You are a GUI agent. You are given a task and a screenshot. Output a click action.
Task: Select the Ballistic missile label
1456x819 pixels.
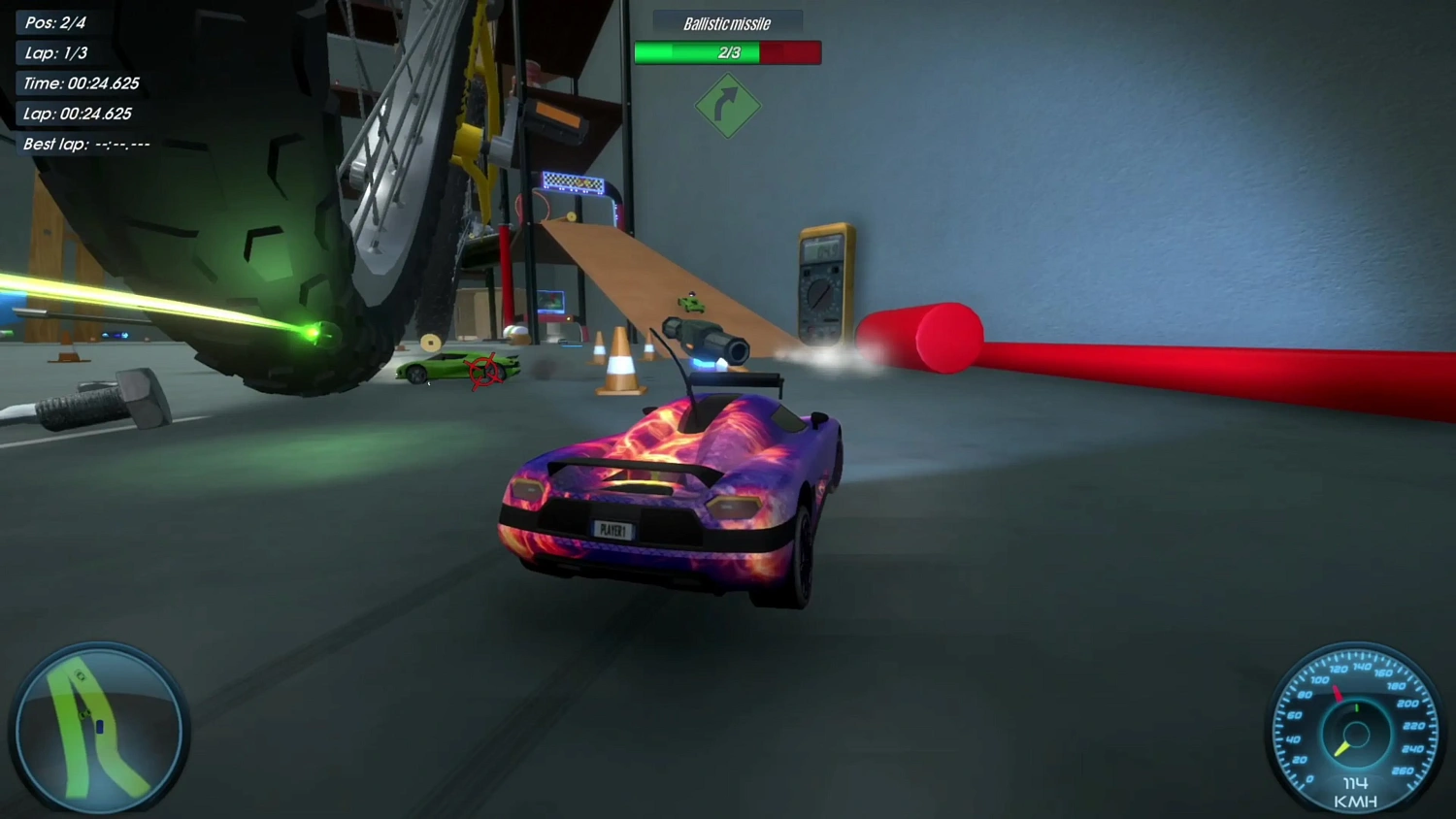pos(727,23)
